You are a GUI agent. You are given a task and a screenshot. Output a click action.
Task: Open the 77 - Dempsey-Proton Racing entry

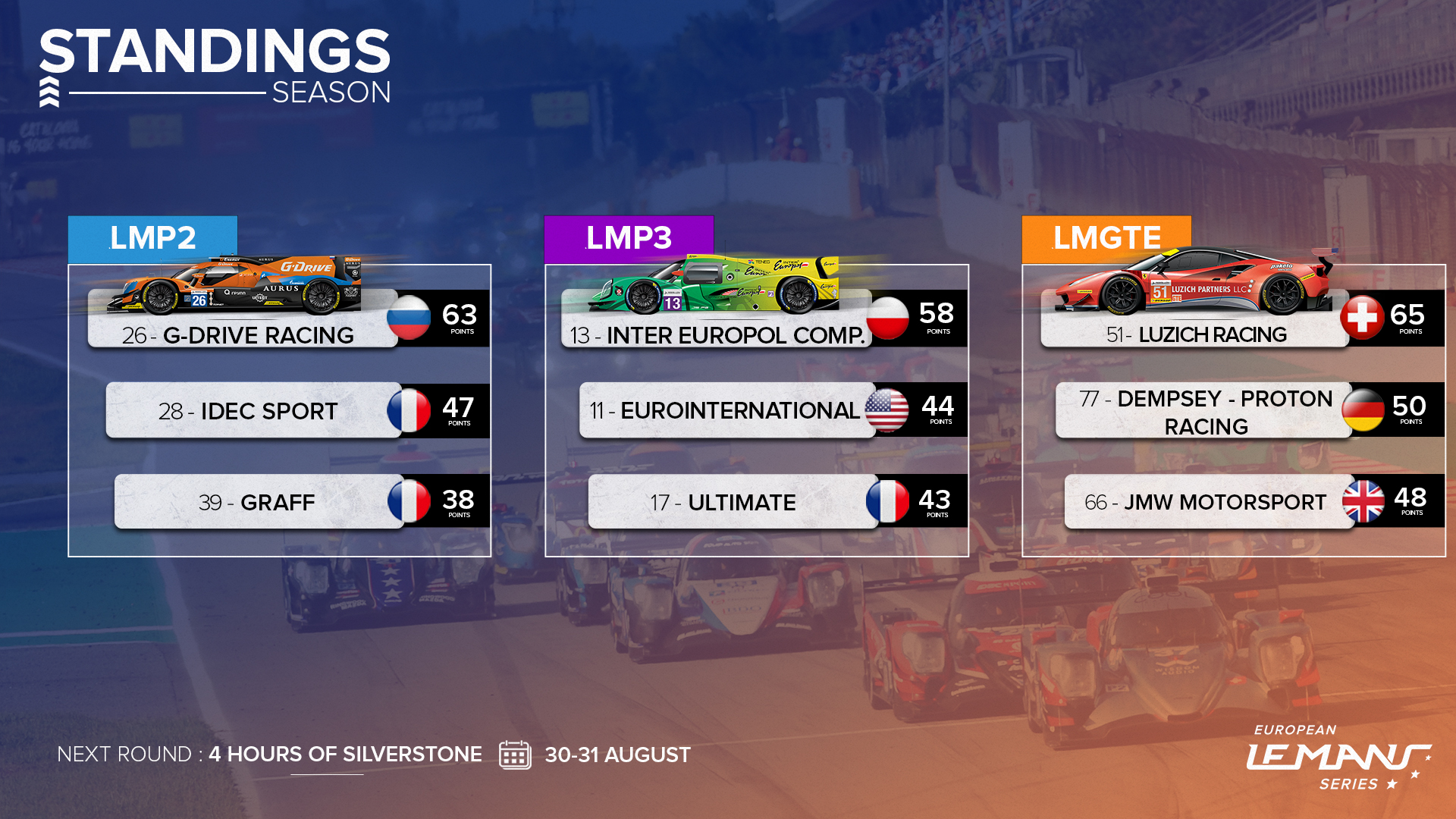1205,412
